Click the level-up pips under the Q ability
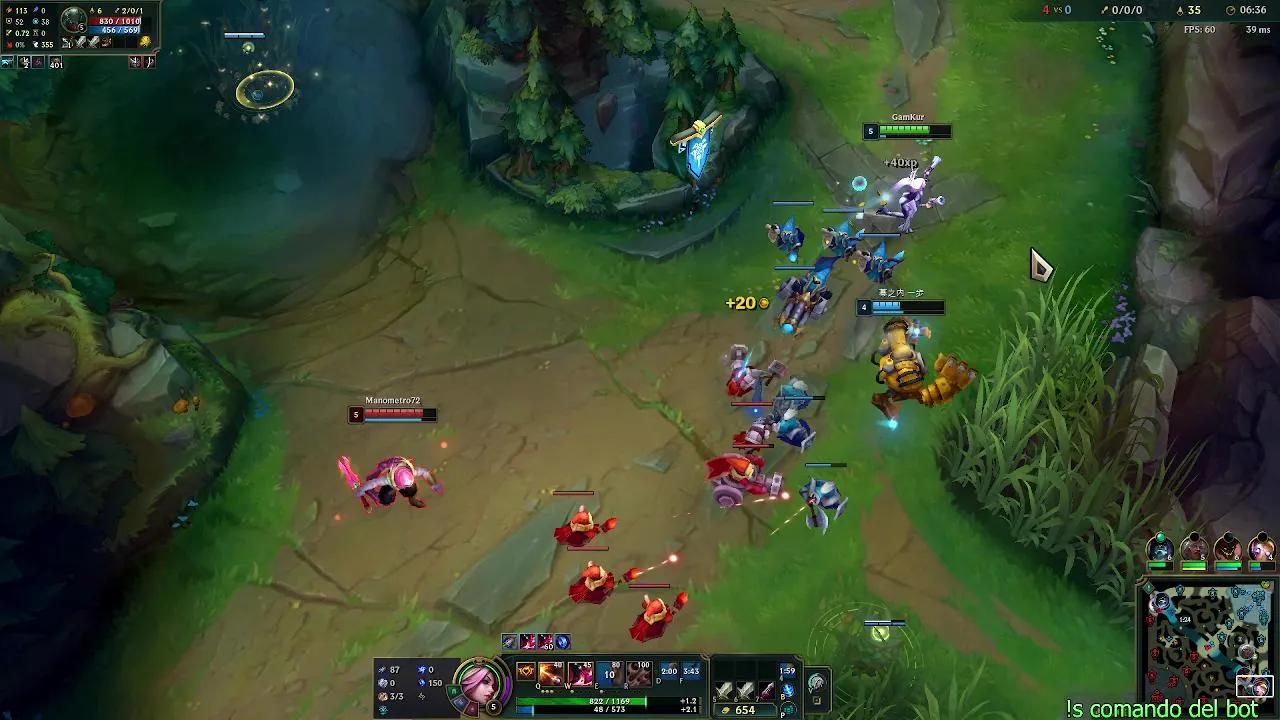 pyautogui.click(x=545, y=691)
